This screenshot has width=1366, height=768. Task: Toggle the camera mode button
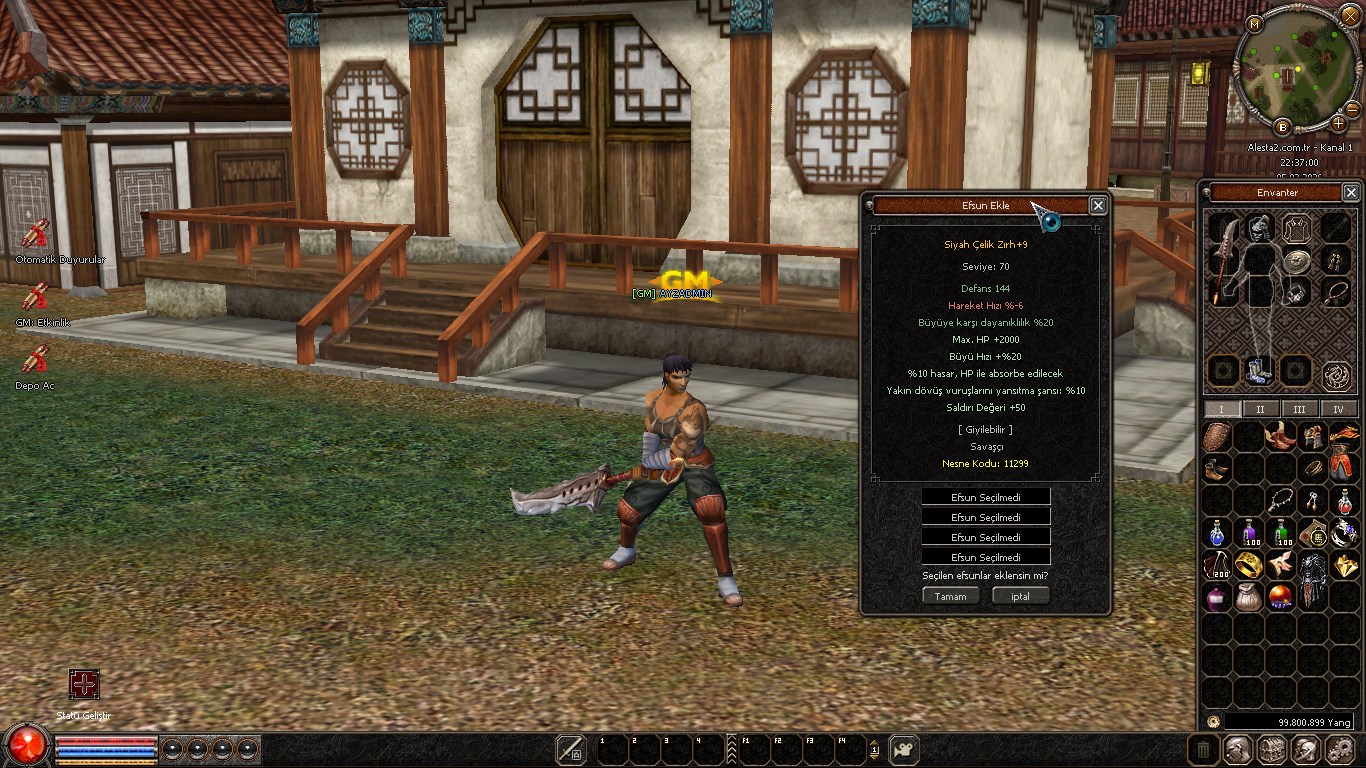pos(904,749)
